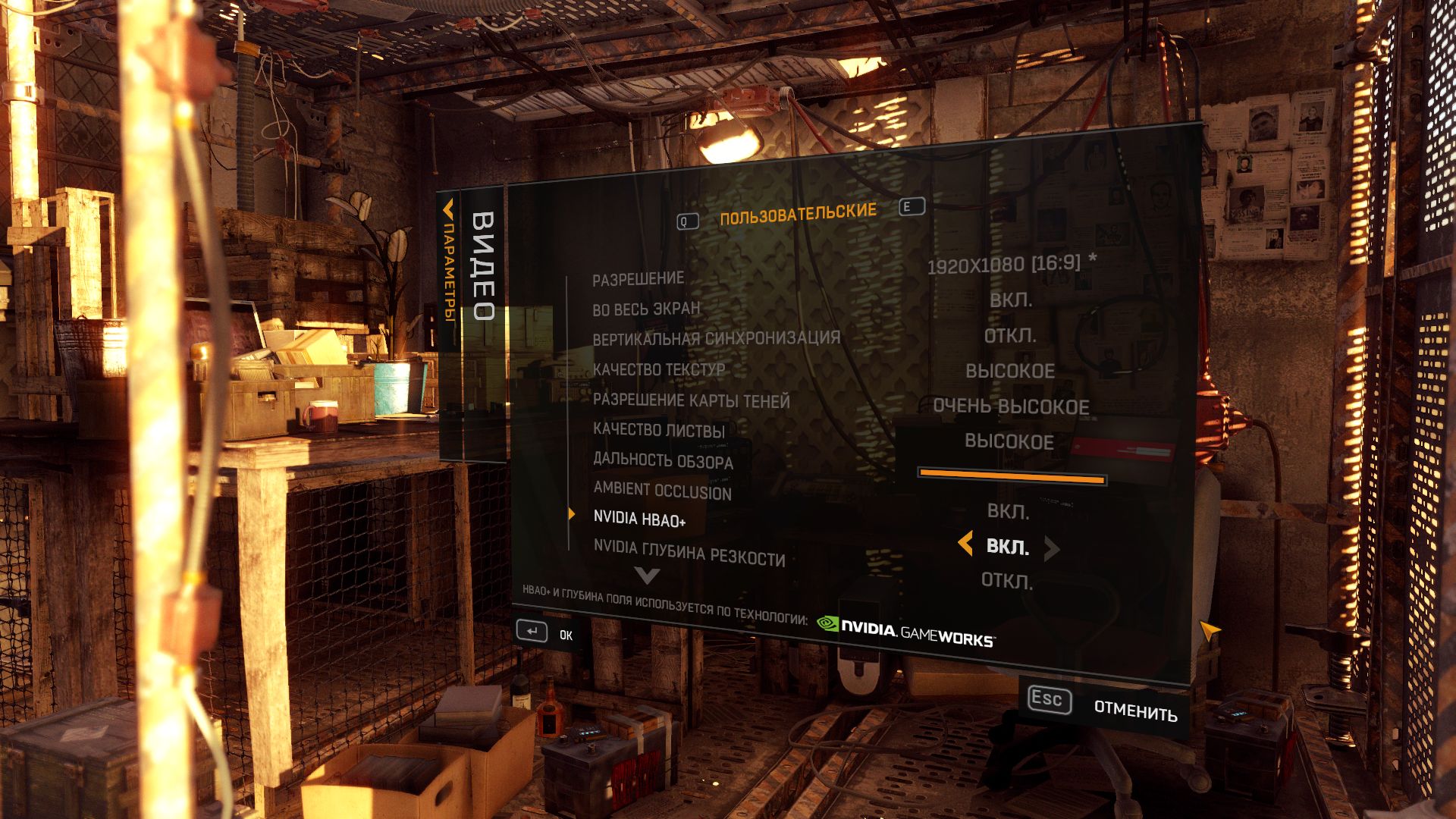Select the Во весь экран option
The width and height of the screenshot is (1456, 819).
tap(646, 309)
